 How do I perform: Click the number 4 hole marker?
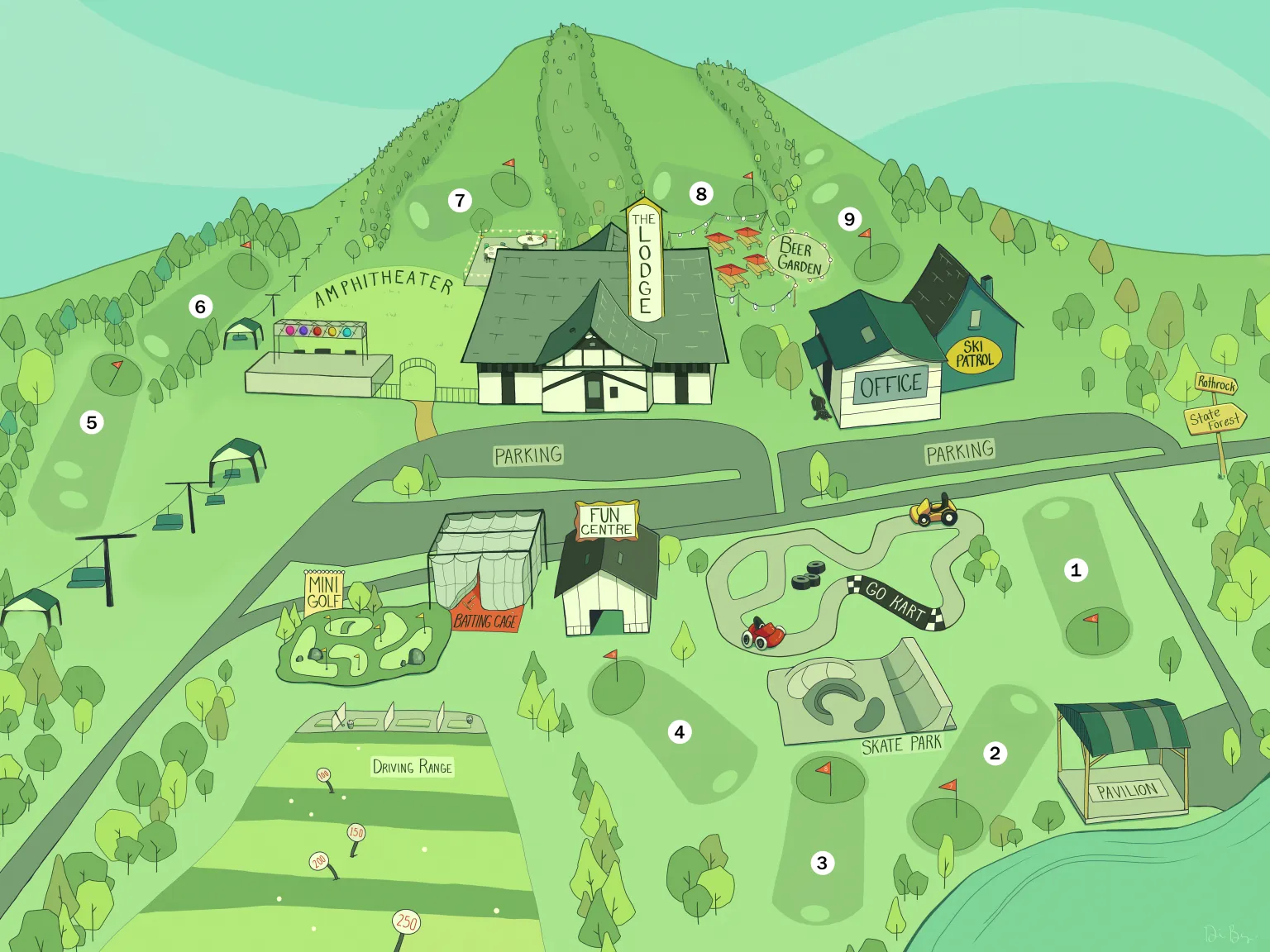tap(680, 731)
